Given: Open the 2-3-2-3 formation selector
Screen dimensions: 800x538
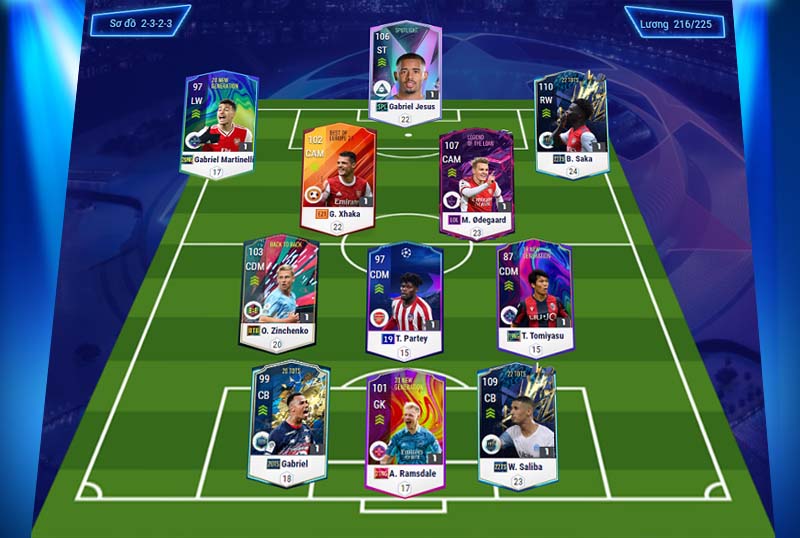Looking at the screenshot, I should click(x=137, y=20).
